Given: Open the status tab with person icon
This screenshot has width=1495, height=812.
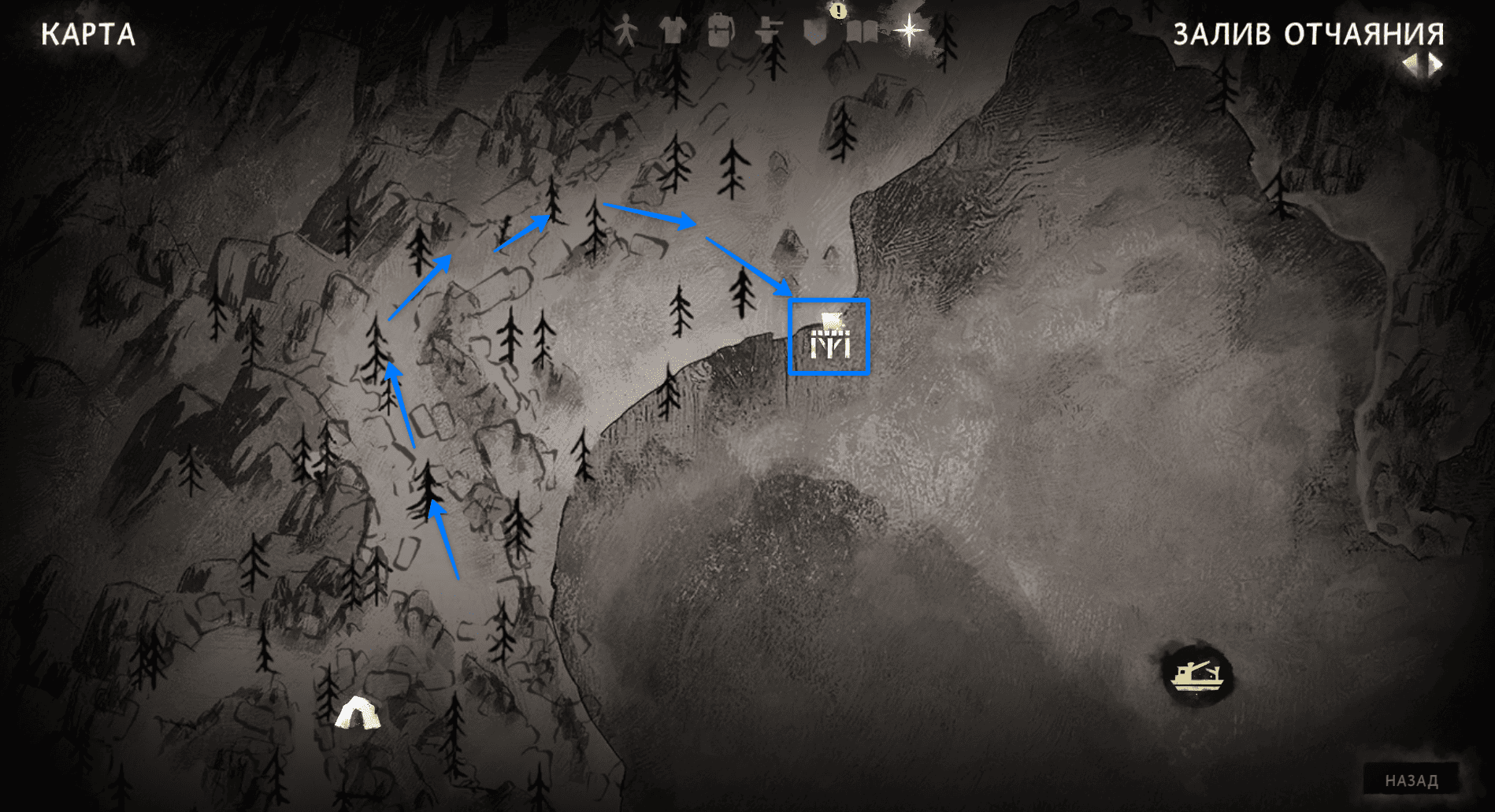Looking at the screenshot, I should point(626,32).
